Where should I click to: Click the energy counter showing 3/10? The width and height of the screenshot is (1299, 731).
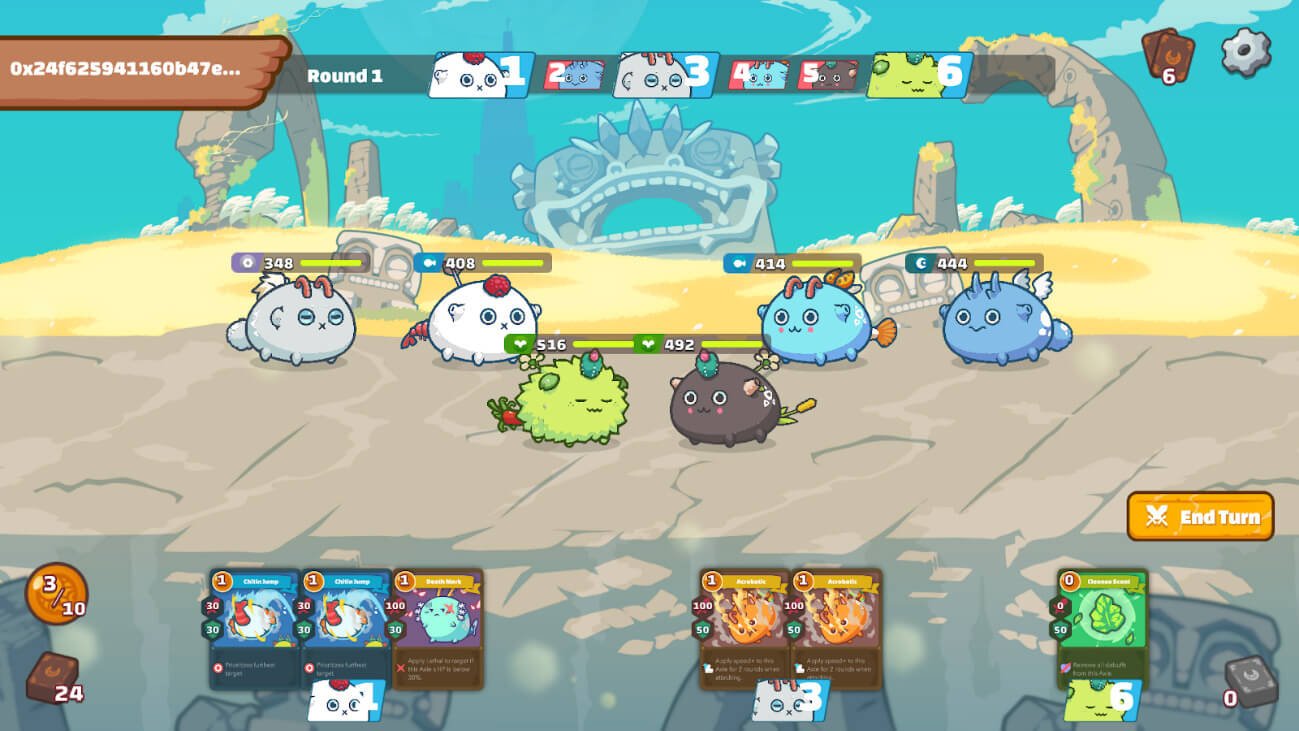click(55, 593)
